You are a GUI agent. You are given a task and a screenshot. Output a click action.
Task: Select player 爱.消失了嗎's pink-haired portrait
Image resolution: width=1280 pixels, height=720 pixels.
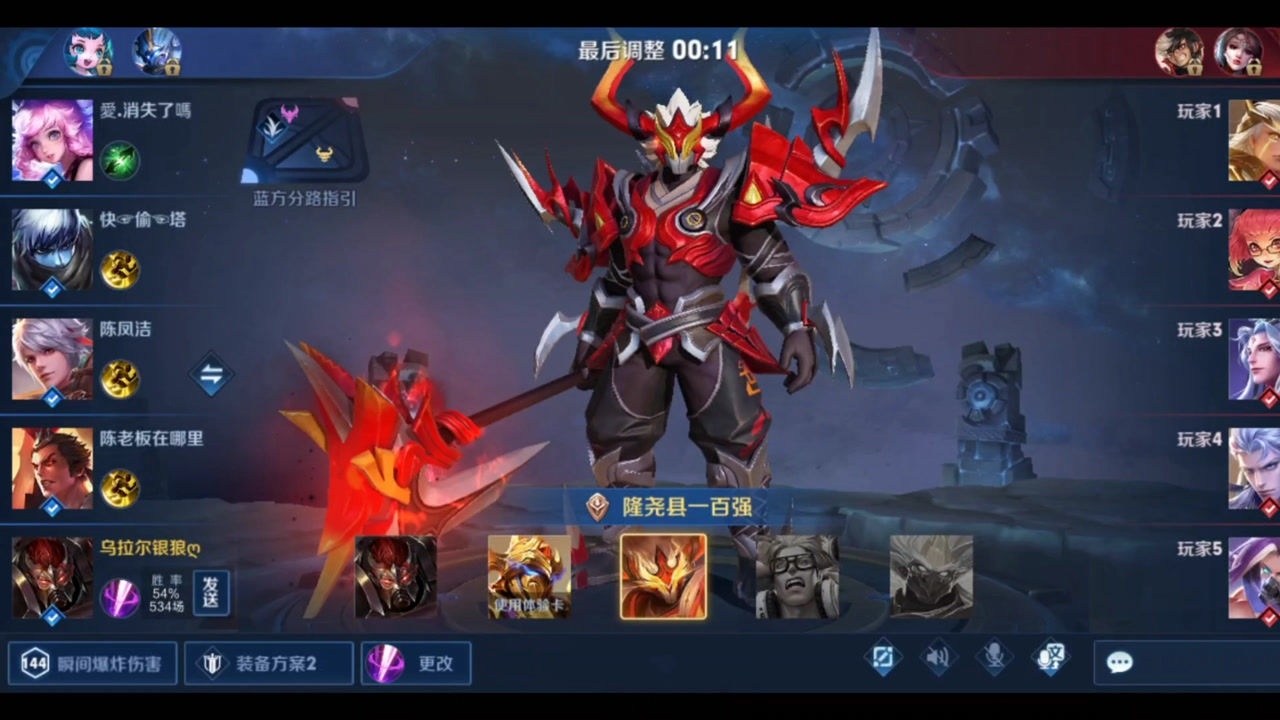52,141
